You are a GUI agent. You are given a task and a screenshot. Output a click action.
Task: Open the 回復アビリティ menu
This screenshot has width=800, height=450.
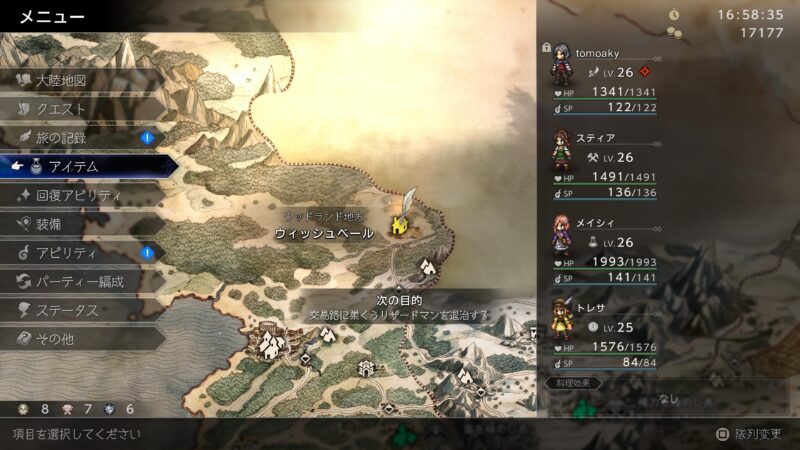78,196
